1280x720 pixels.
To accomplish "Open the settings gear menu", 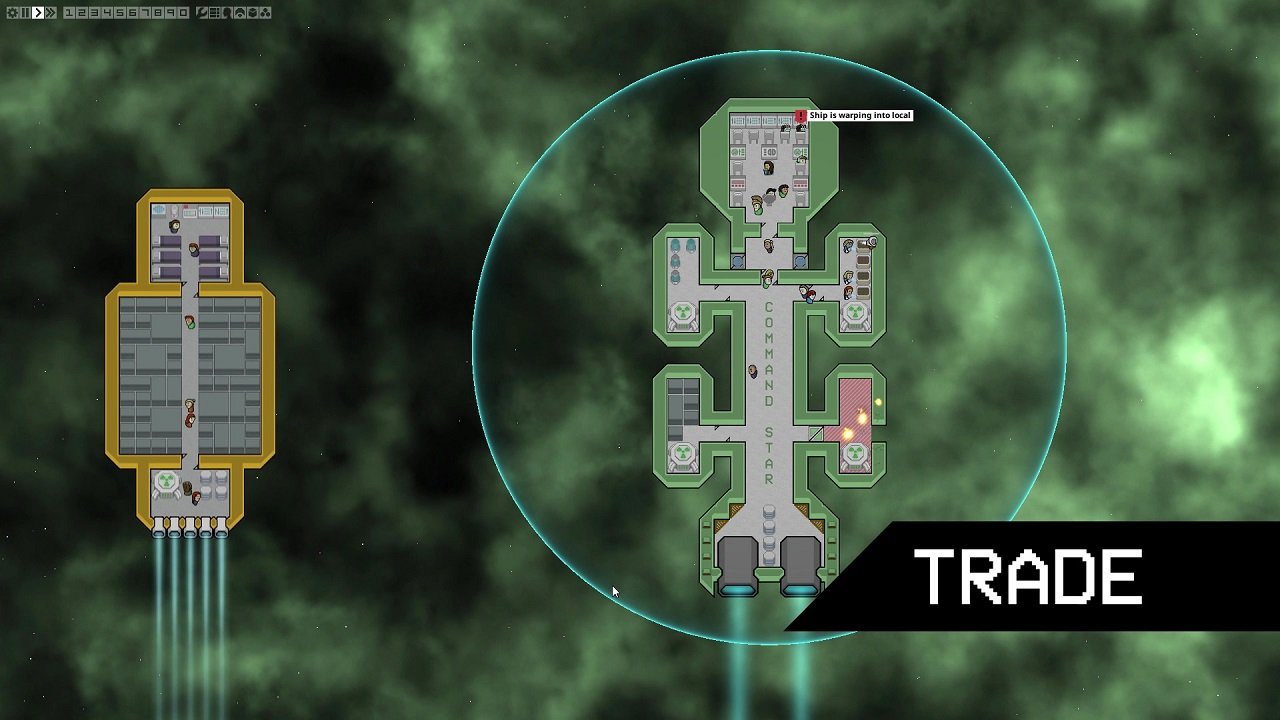I will (13, 13).
